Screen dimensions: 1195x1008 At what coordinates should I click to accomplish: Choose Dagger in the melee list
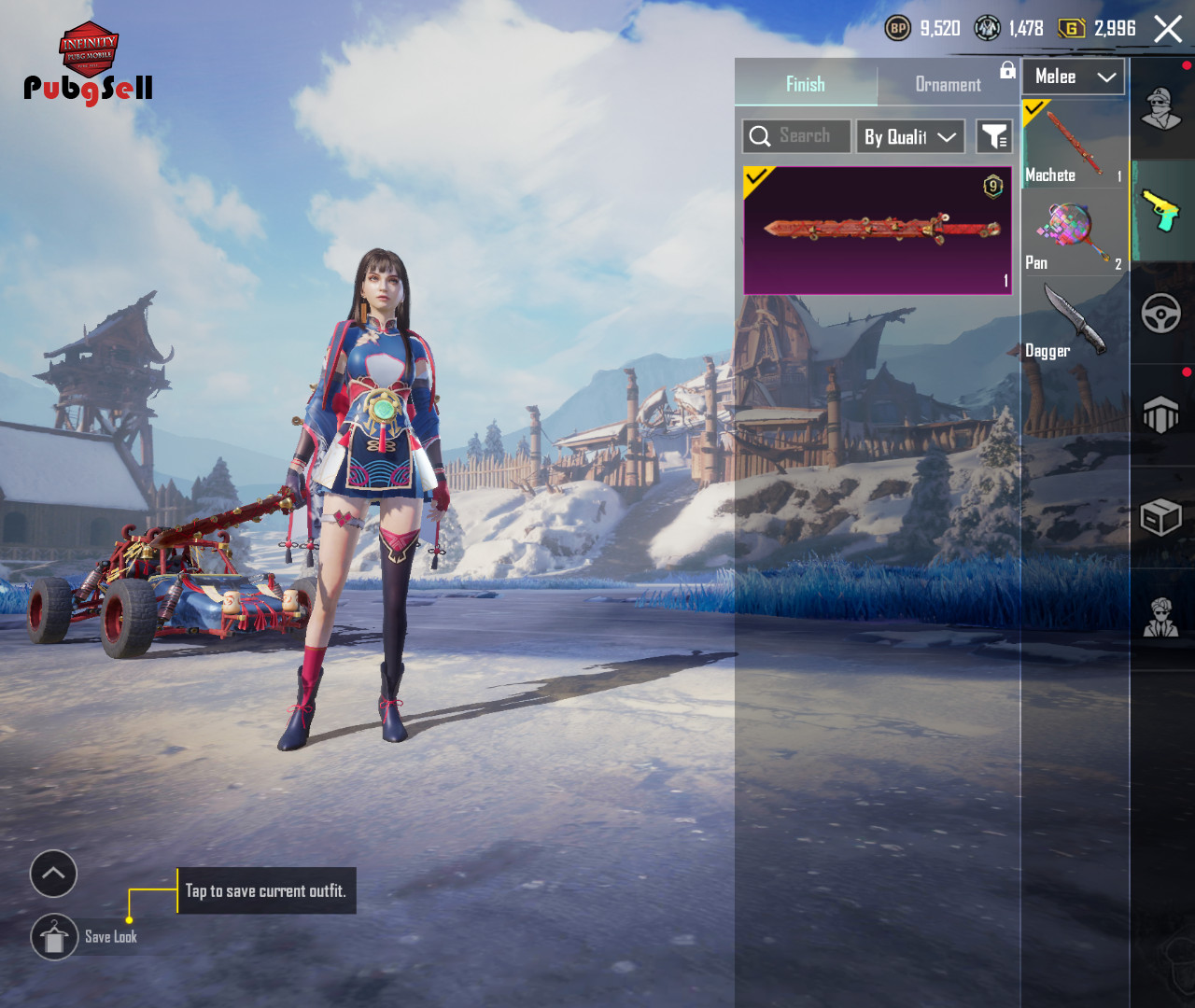tap(1074, 322)
